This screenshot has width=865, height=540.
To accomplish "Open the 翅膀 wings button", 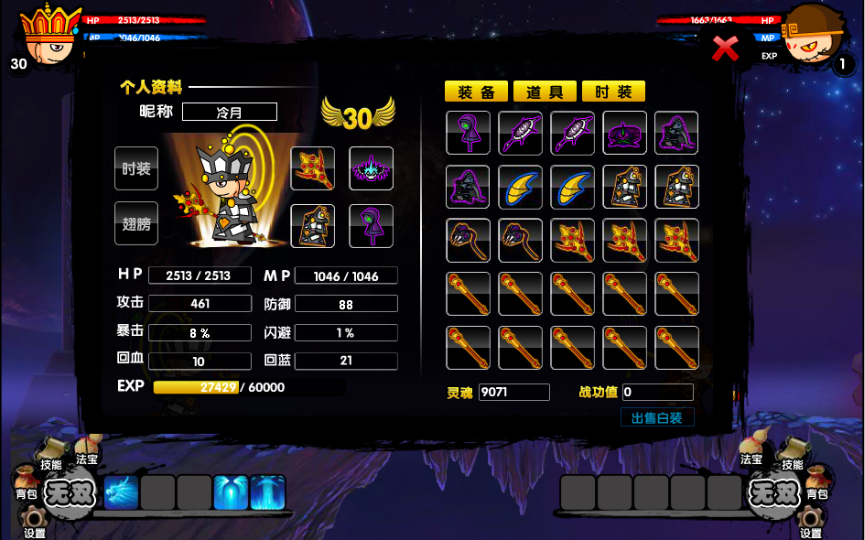I will pyautogui.click(x=136, y=224).
